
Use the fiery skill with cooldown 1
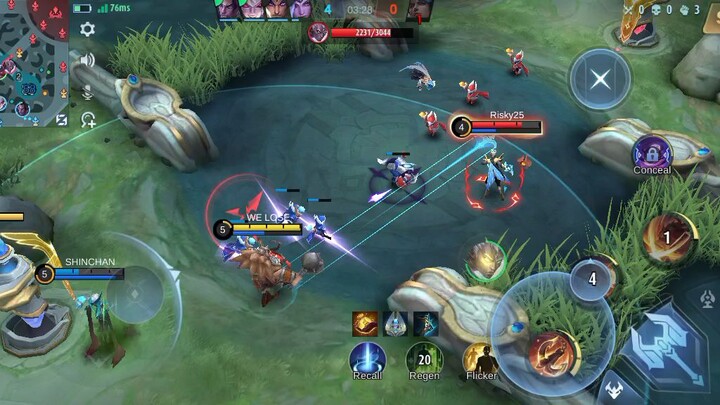pyautogui.click(x=668, y=239)
